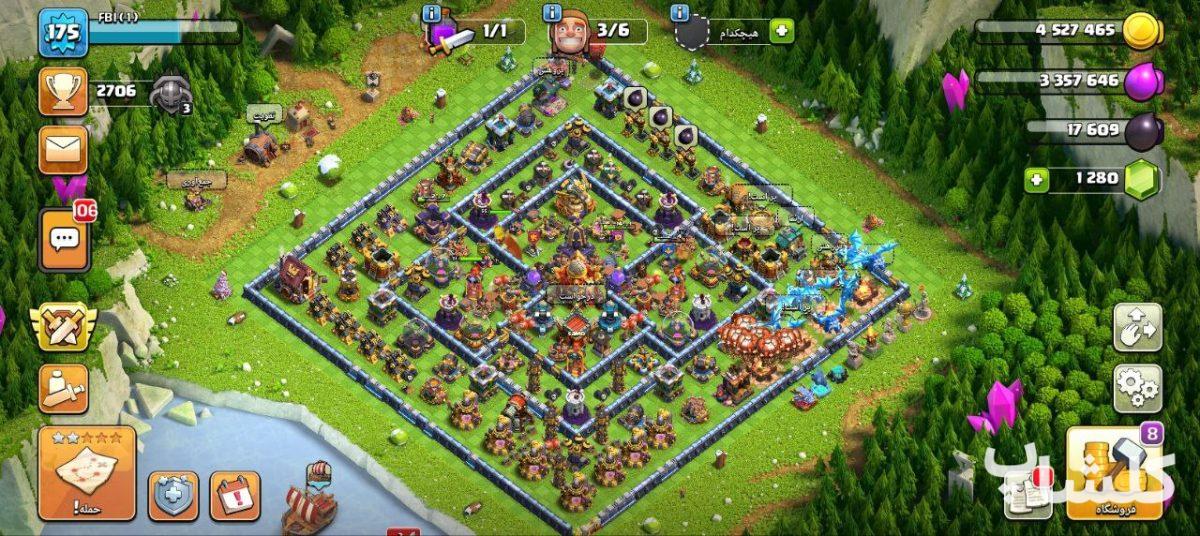Viewport: 1200px width, 536px height.
Task: Add a shield with the green plus
Action: (781, 31)
